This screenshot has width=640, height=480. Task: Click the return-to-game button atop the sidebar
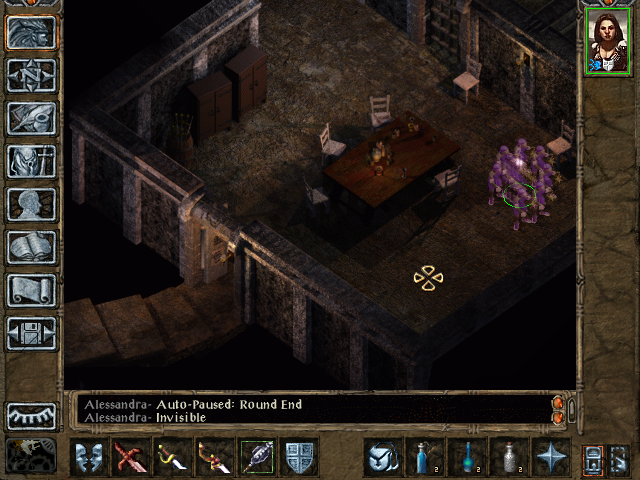point(32,32)
